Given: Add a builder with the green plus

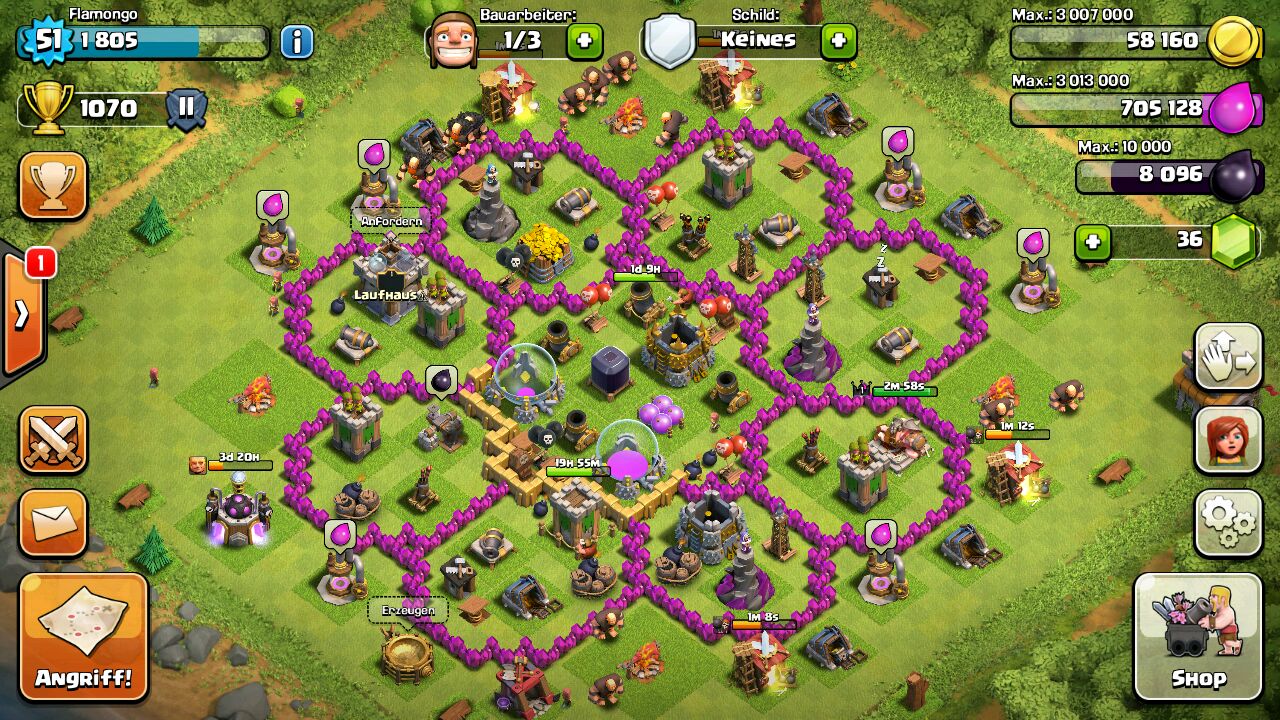Looking at the screenshot, I should pyautogui.click(x=585, y=41).
